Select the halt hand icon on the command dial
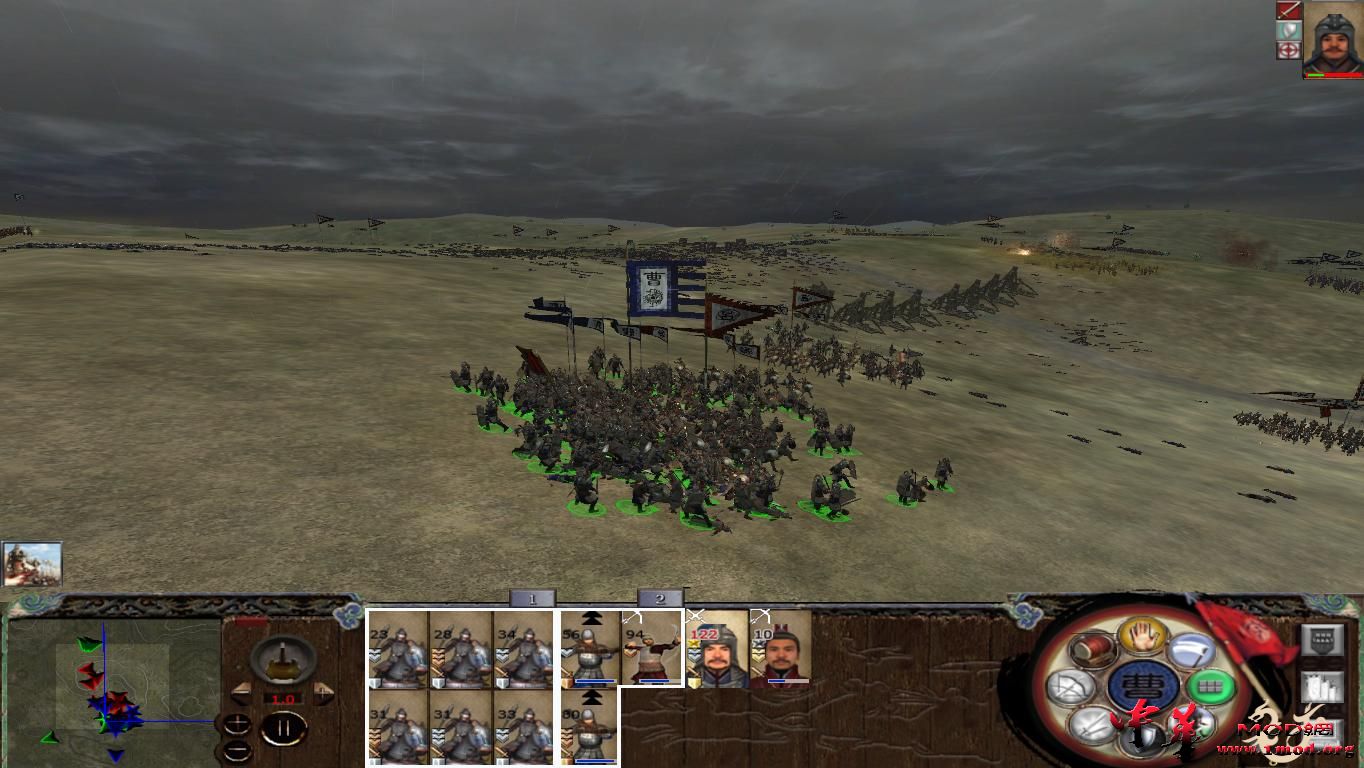 (1142, 637)
